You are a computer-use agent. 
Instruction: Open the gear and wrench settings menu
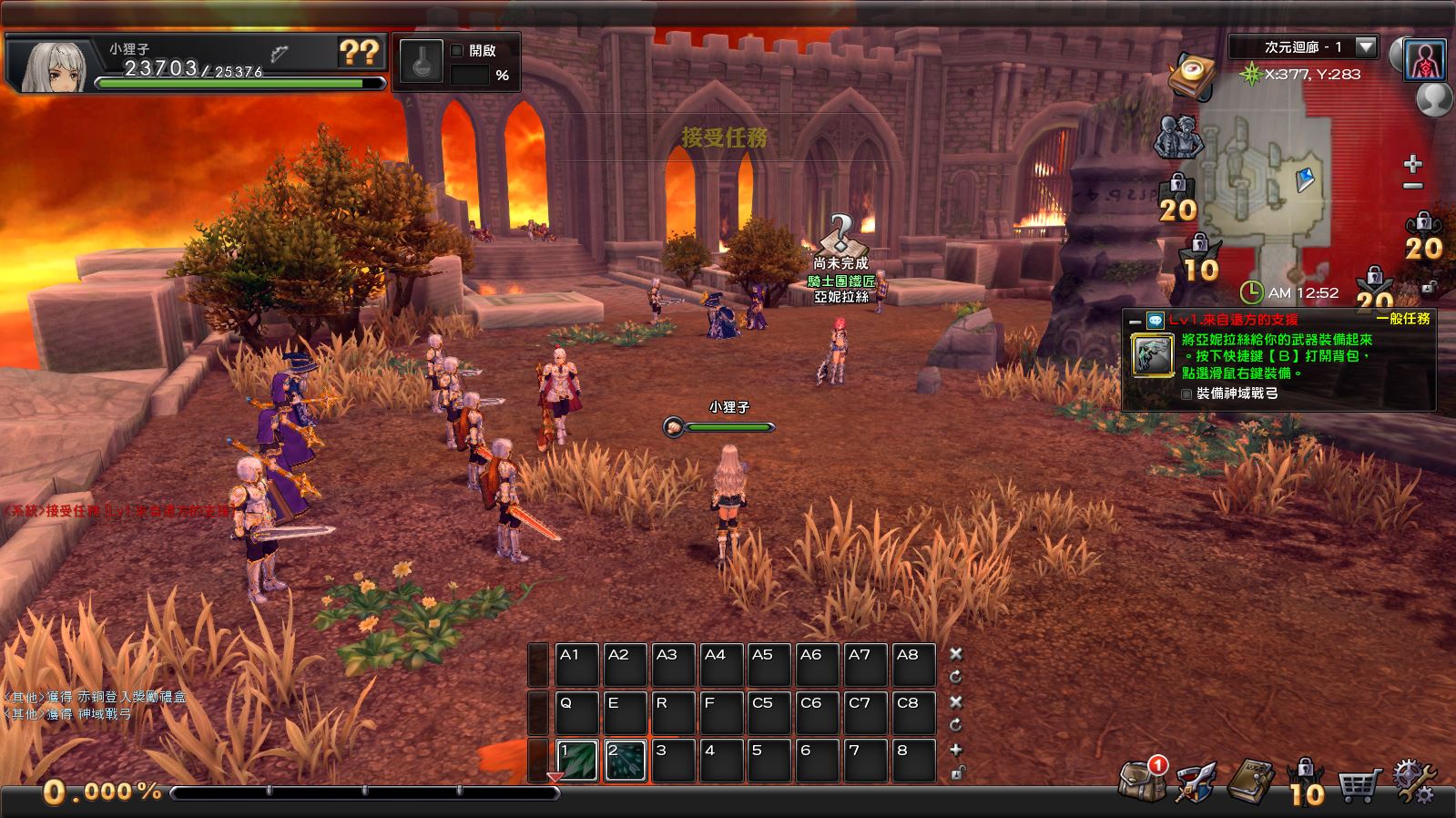(1412, 782)
